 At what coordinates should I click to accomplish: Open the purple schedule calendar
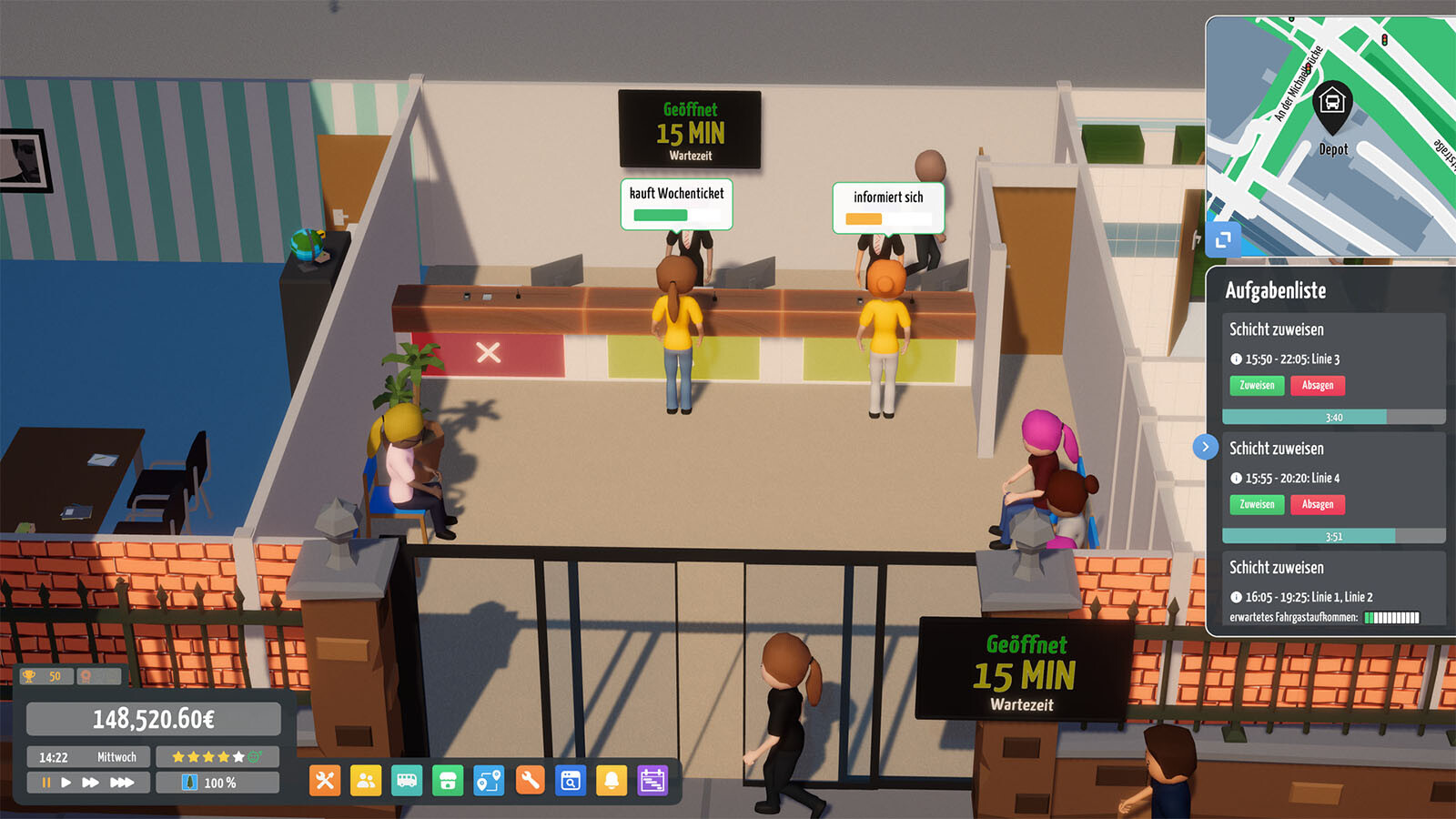(x=652, y=781)
